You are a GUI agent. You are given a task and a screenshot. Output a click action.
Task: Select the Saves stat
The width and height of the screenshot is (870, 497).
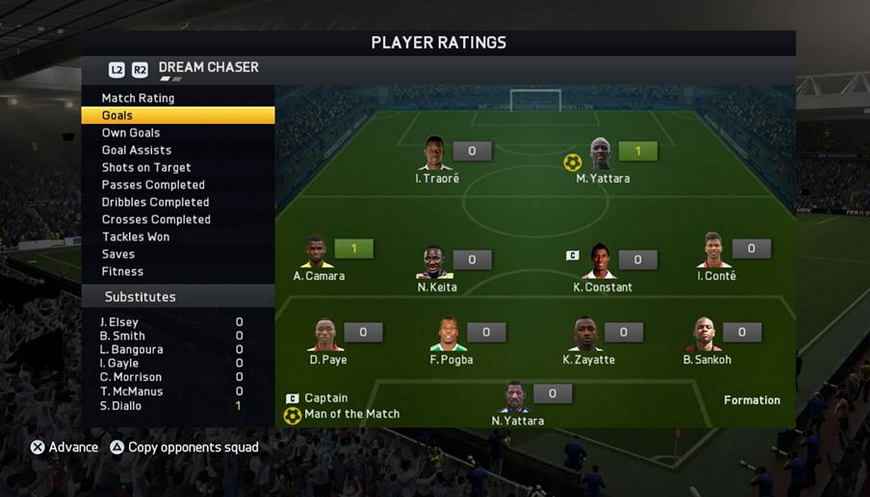118,254
